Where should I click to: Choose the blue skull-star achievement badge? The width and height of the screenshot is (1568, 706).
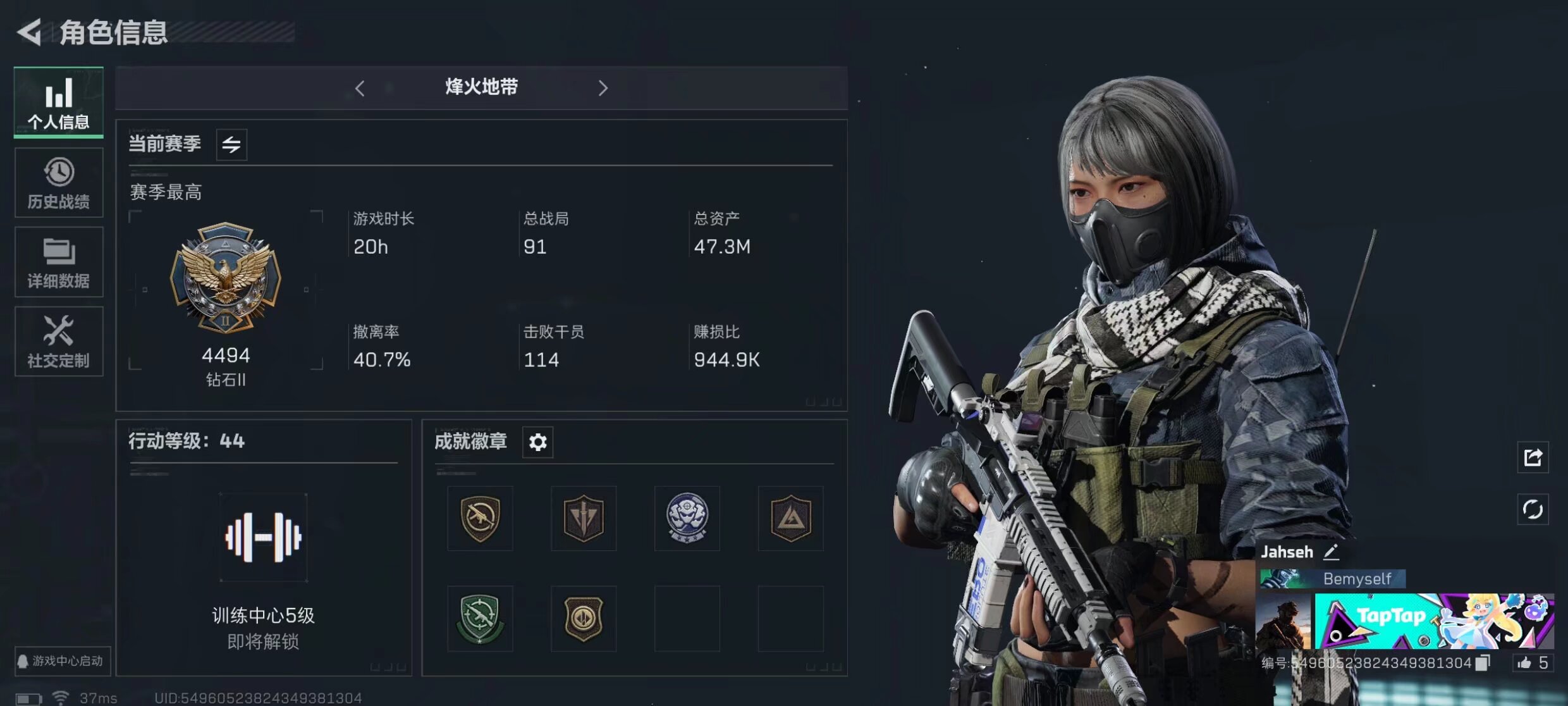pyautogui.click(x=687, y=518)
